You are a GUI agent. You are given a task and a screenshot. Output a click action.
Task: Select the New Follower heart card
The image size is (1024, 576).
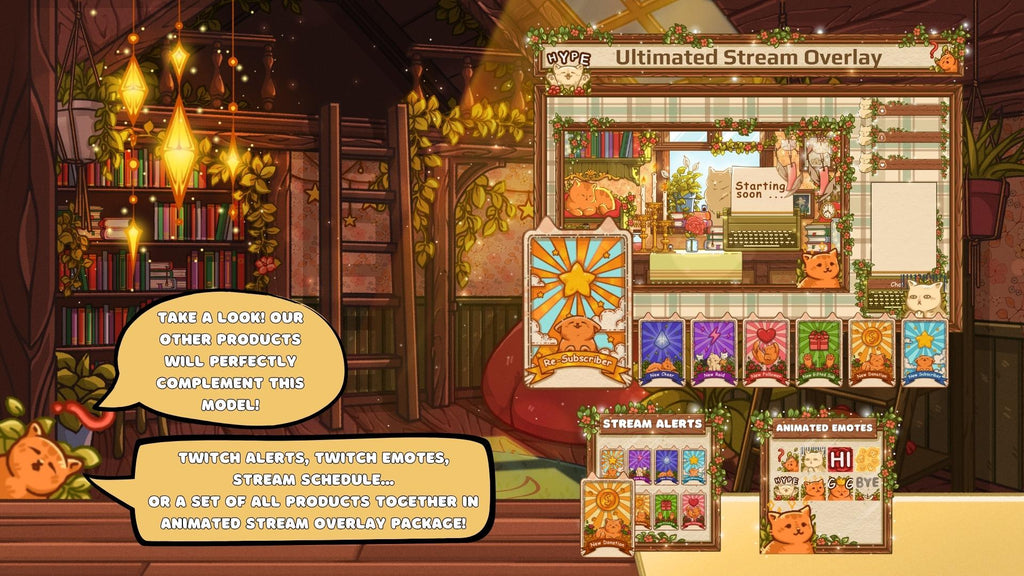click(767, 351)
